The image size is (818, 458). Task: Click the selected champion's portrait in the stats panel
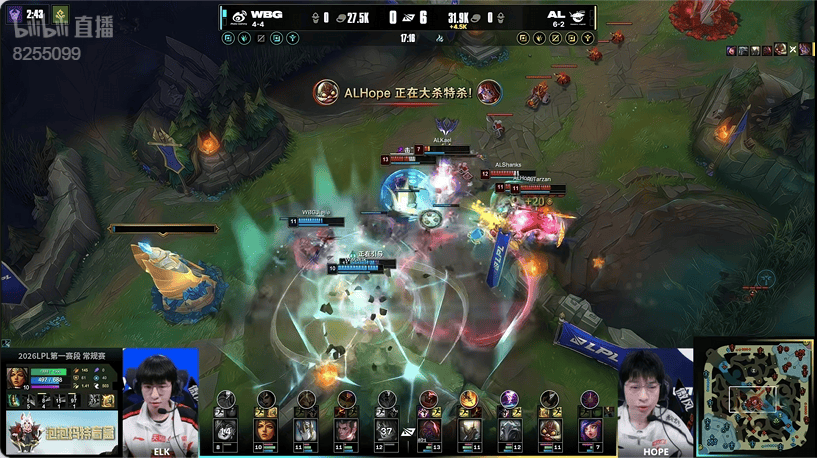pyautogui.click(x=18, y=378)
